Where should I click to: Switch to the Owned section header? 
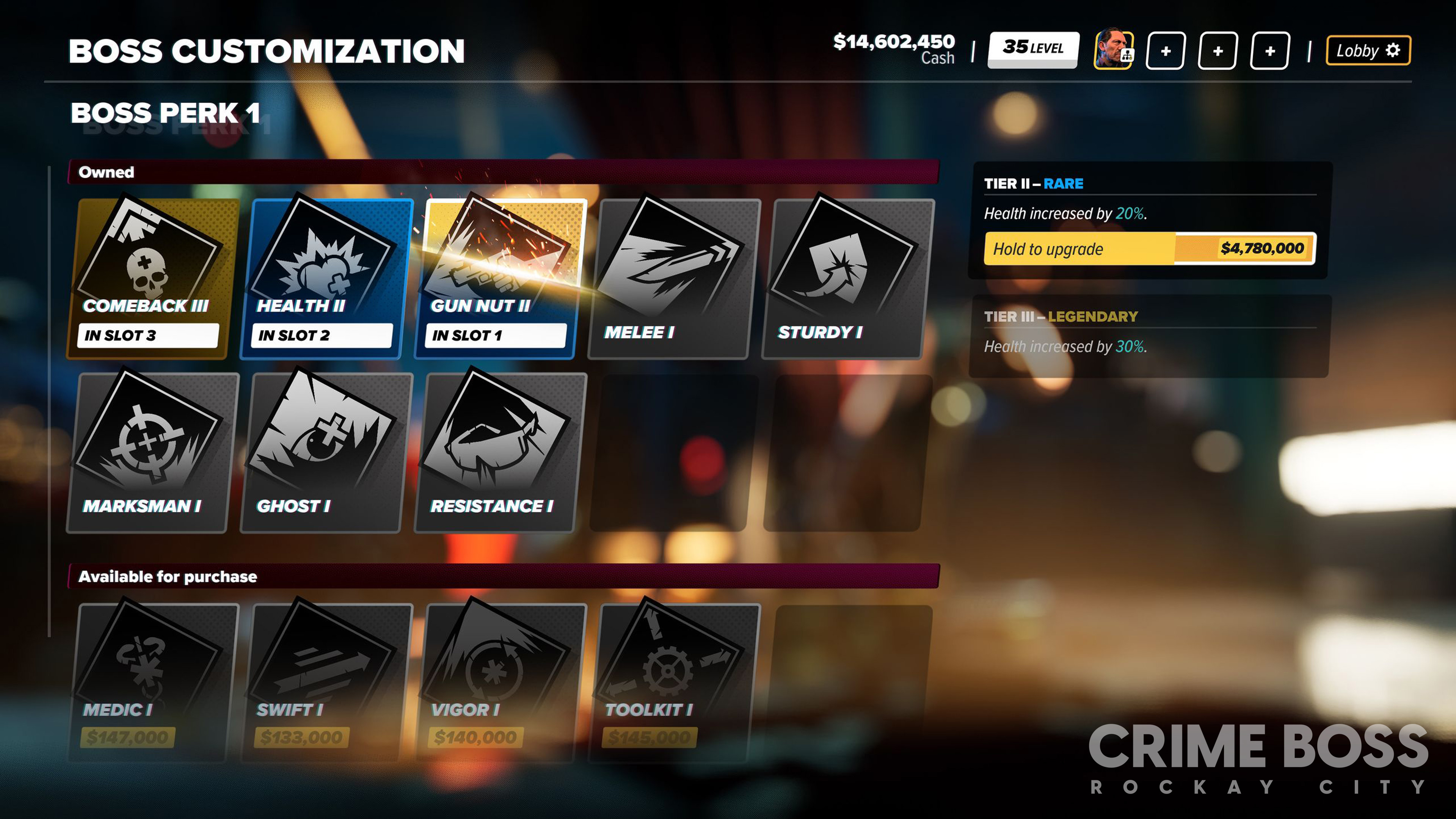coord(107,173)
